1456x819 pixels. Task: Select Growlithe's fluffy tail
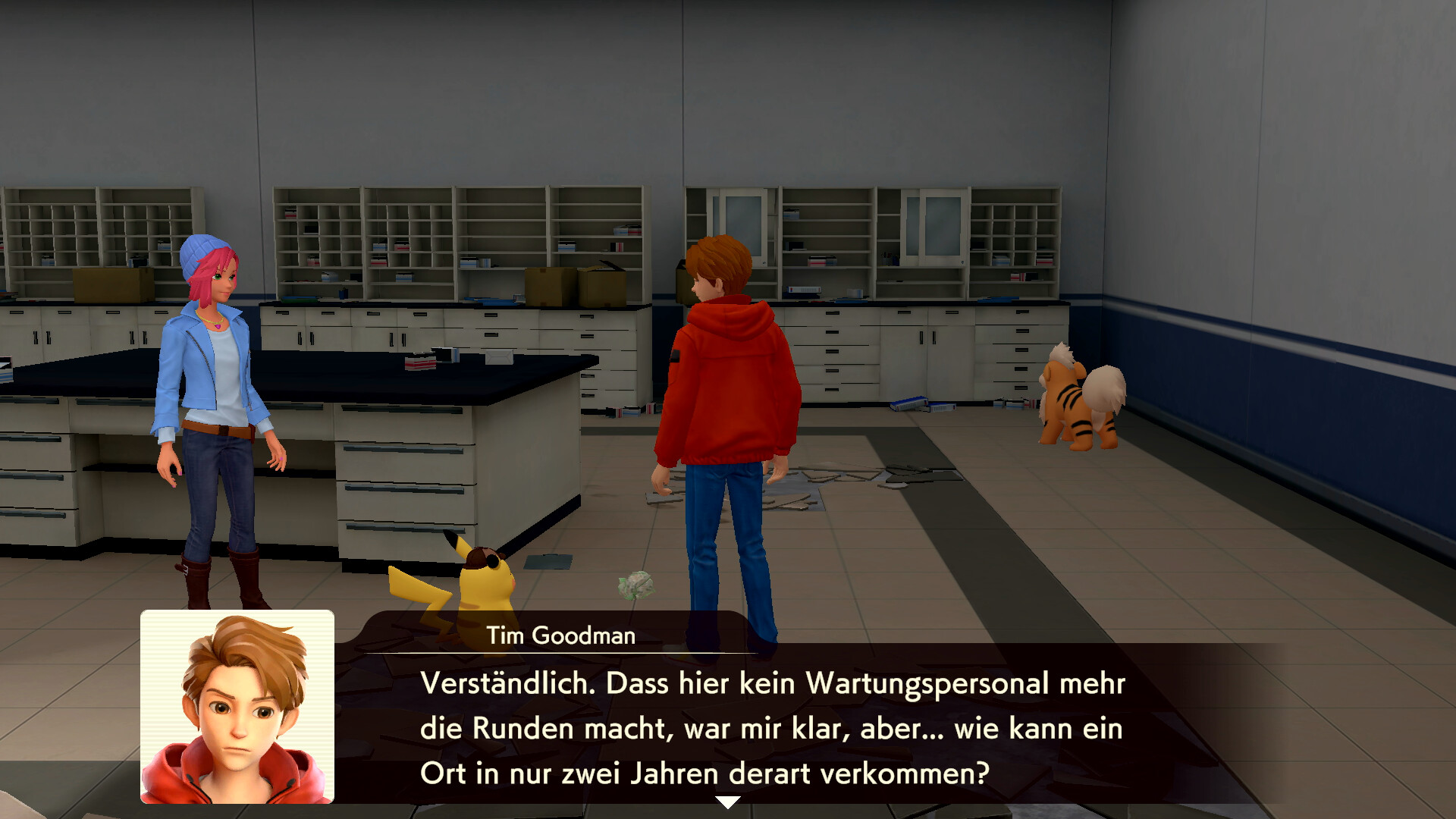tap(1103, 391)
